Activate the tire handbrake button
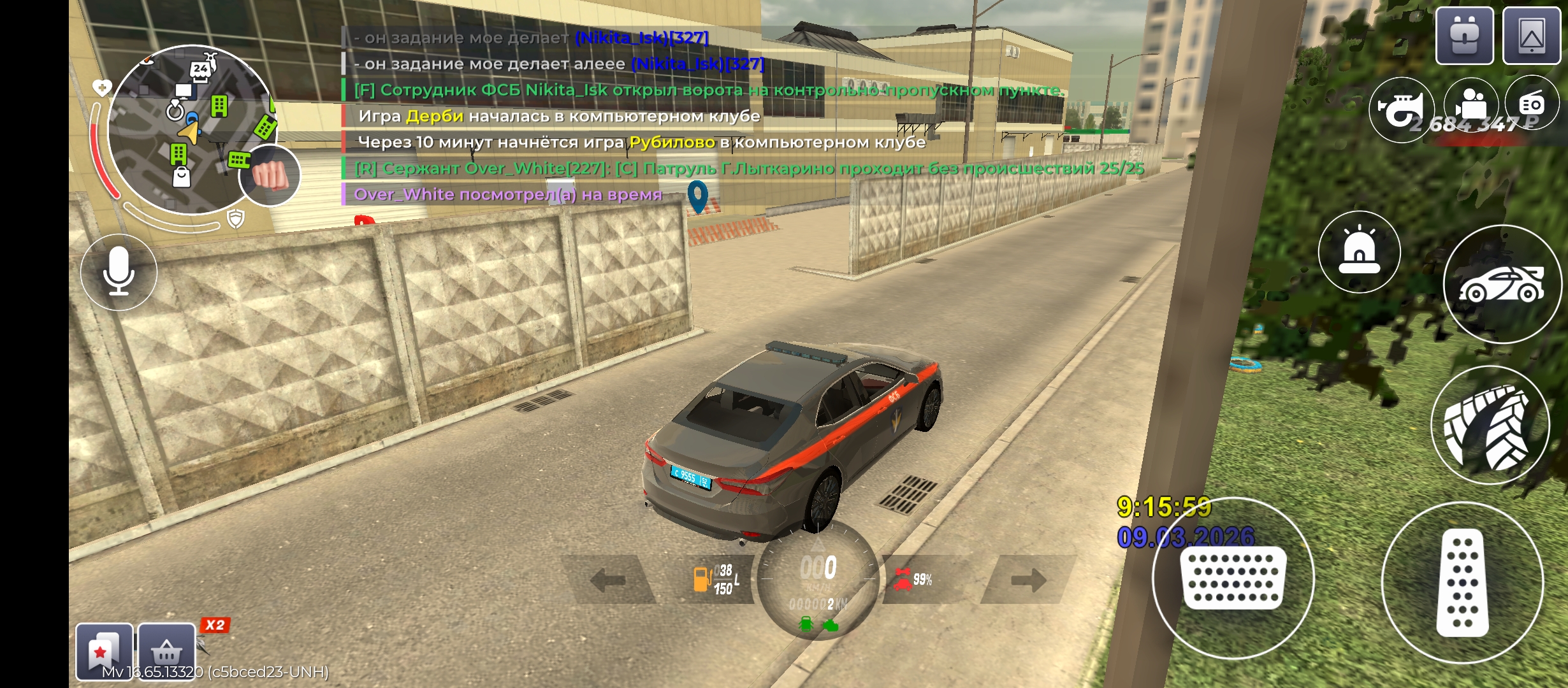Viewport: 1568px width, 688px height. [x=1490, y=426]
